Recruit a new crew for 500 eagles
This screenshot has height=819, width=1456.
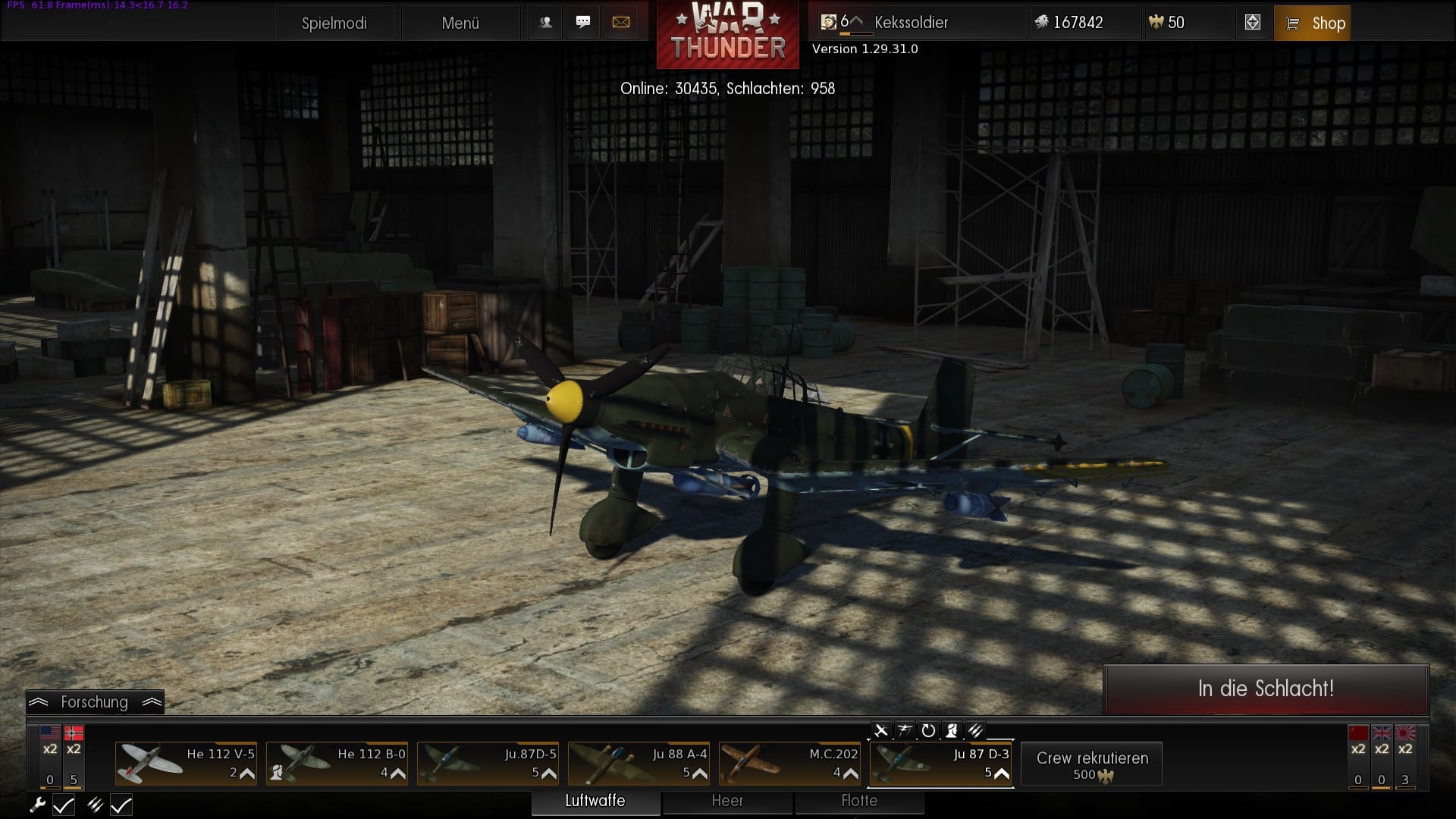(x=1092, y=764)
